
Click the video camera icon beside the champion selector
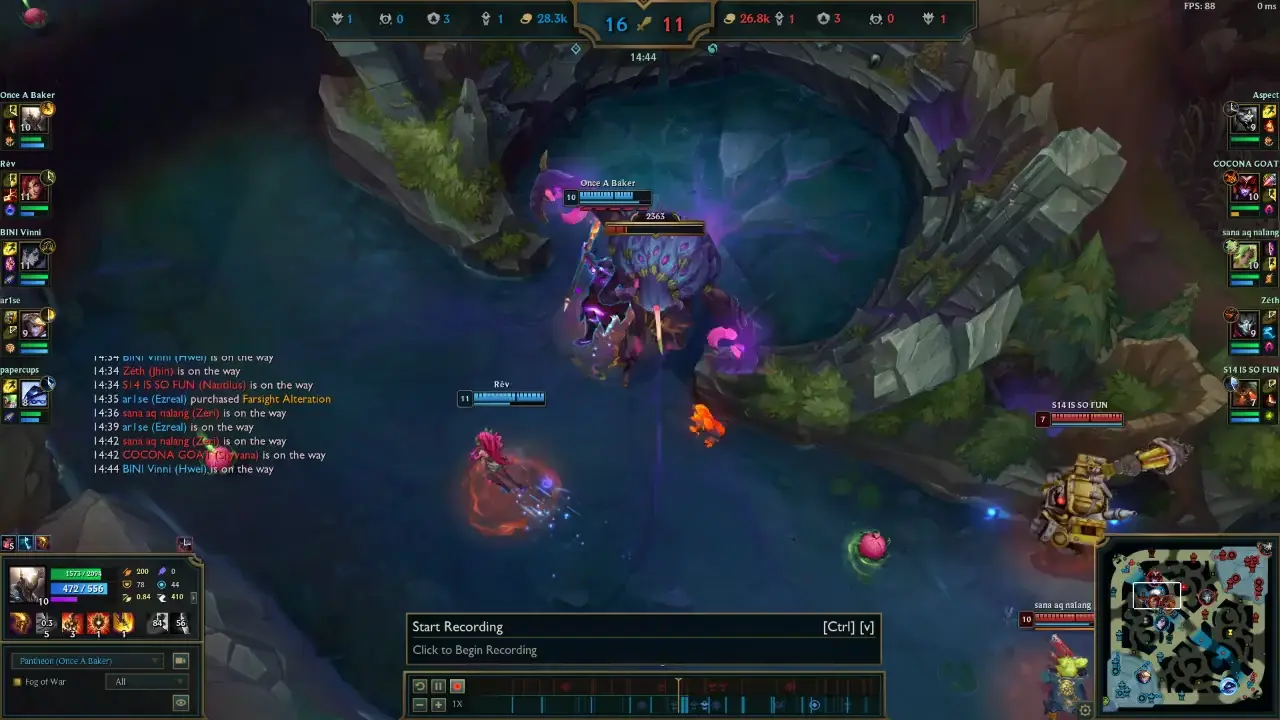click(181, 661)
